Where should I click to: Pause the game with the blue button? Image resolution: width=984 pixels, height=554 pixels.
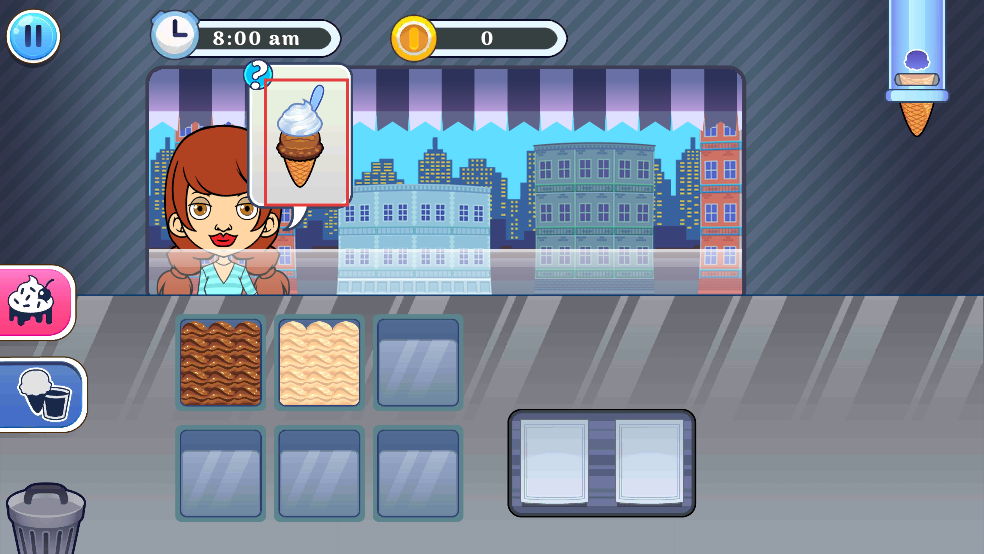33,36
